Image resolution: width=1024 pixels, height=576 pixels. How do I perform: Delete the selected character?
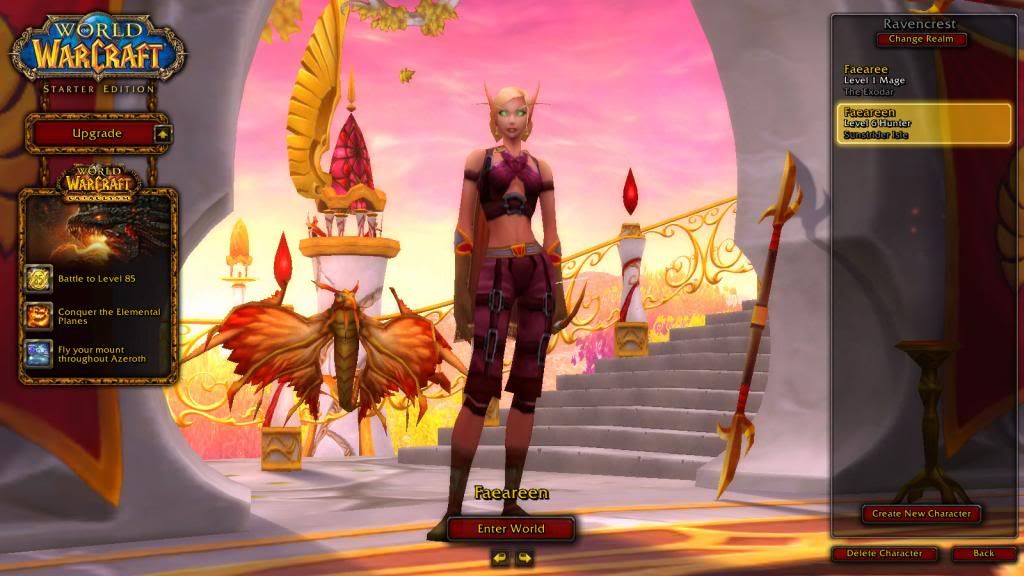pos(884,553)
